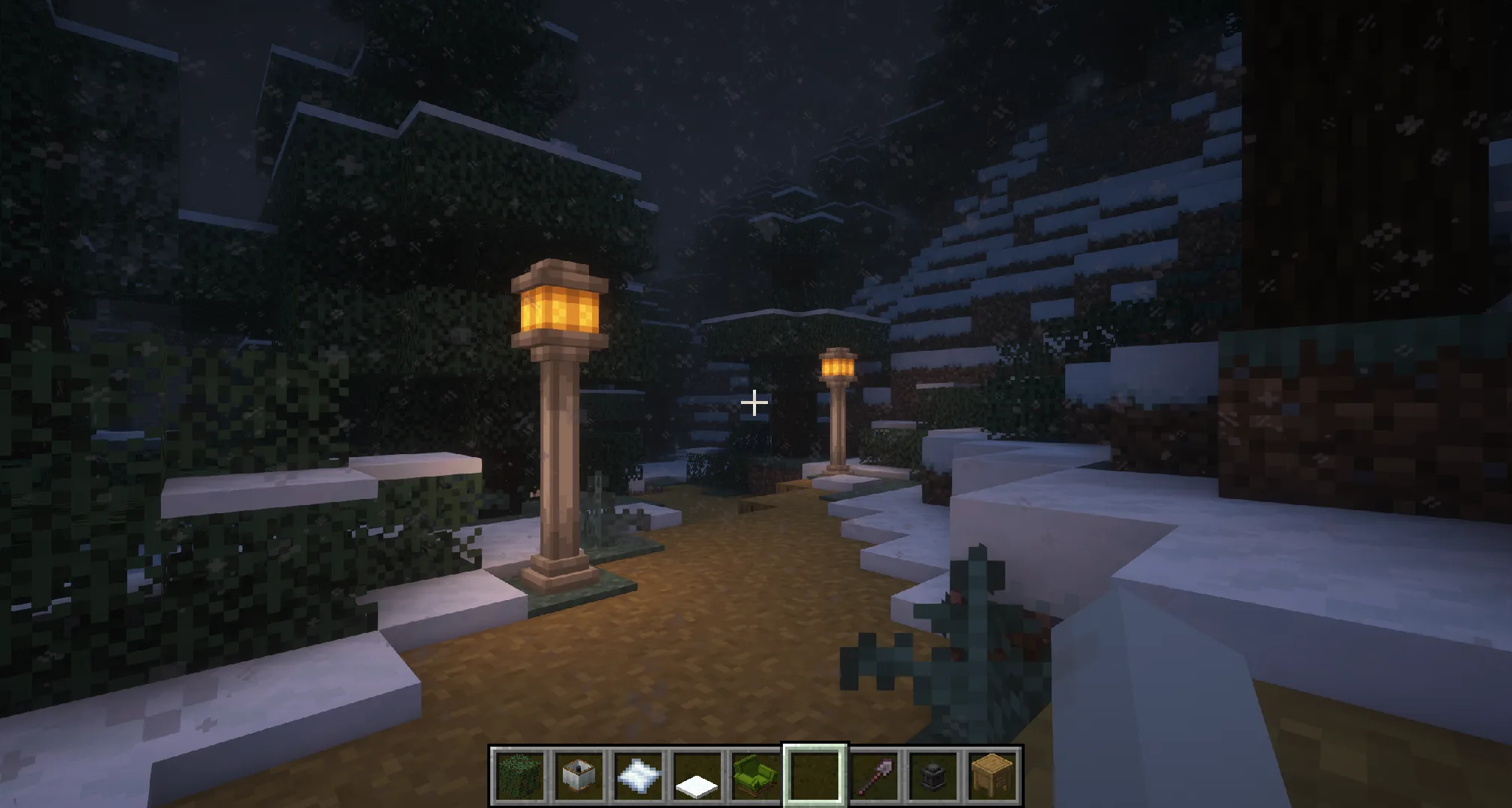The image size is (1512, 808).
Task: Choose the white planter pot slot
Action: click(579, 775)
